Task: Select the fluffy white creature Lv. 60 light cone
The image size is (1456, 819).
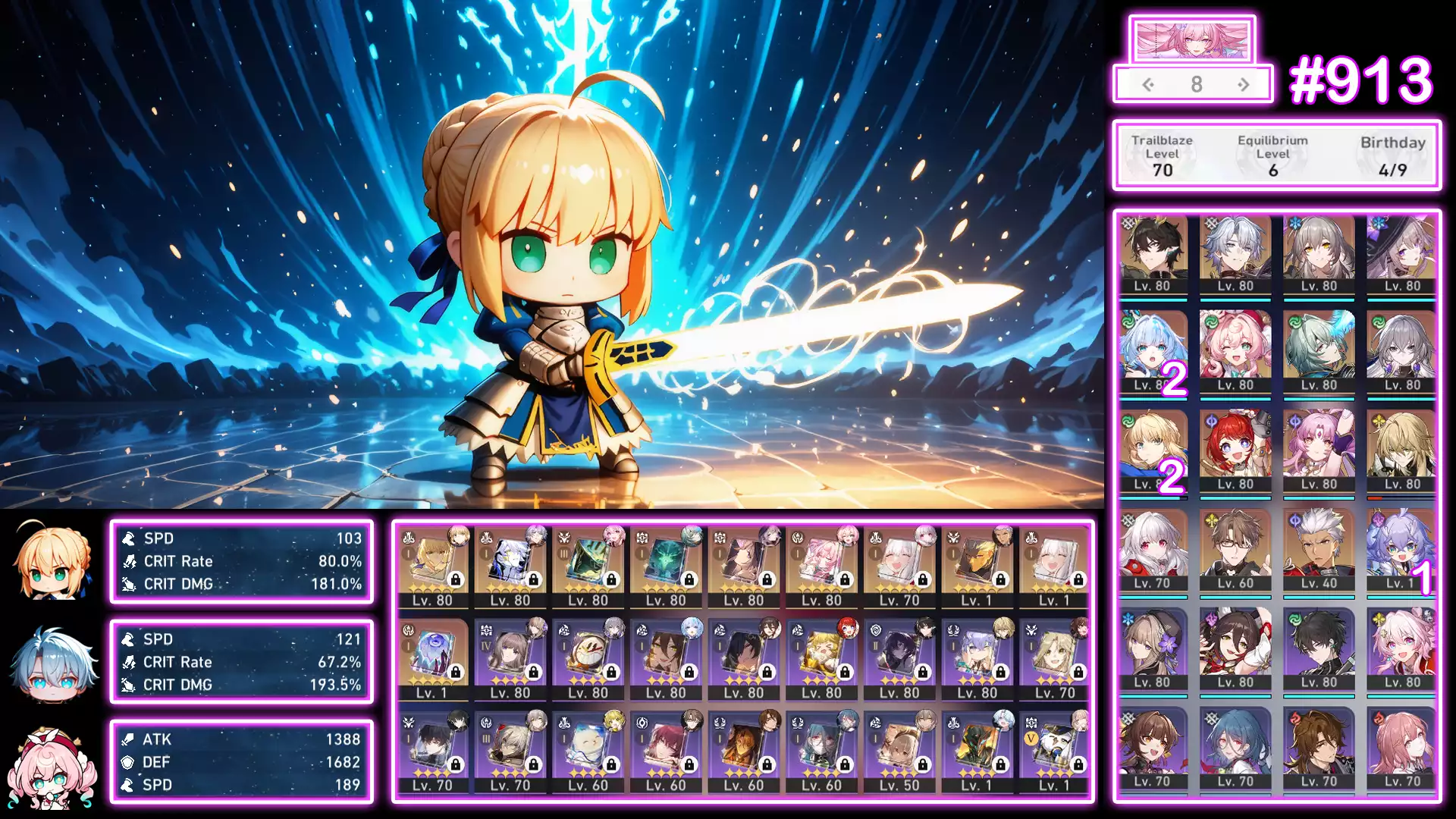Action: click(588, 751)
